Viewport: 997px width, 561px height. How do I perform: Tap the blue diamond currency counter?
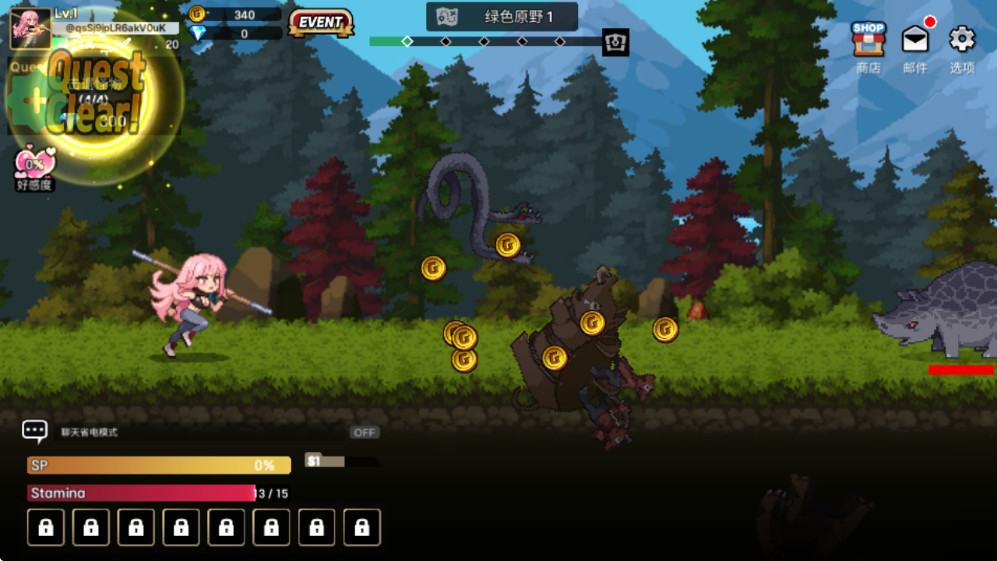point(235,34)
